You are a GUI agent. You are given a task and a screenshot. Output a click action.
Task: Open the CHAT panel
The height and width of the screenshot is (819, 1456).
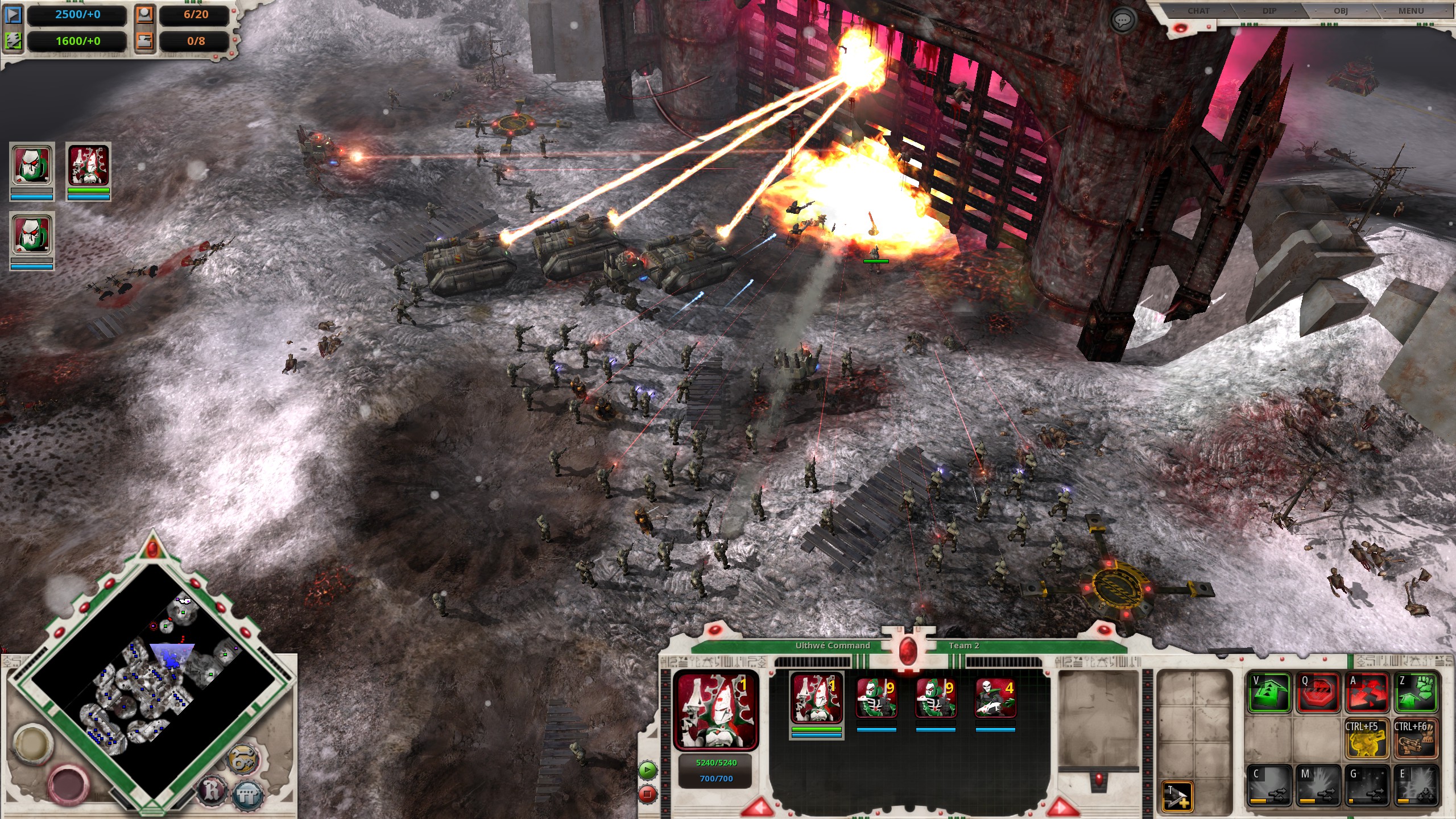point(1197,10)
